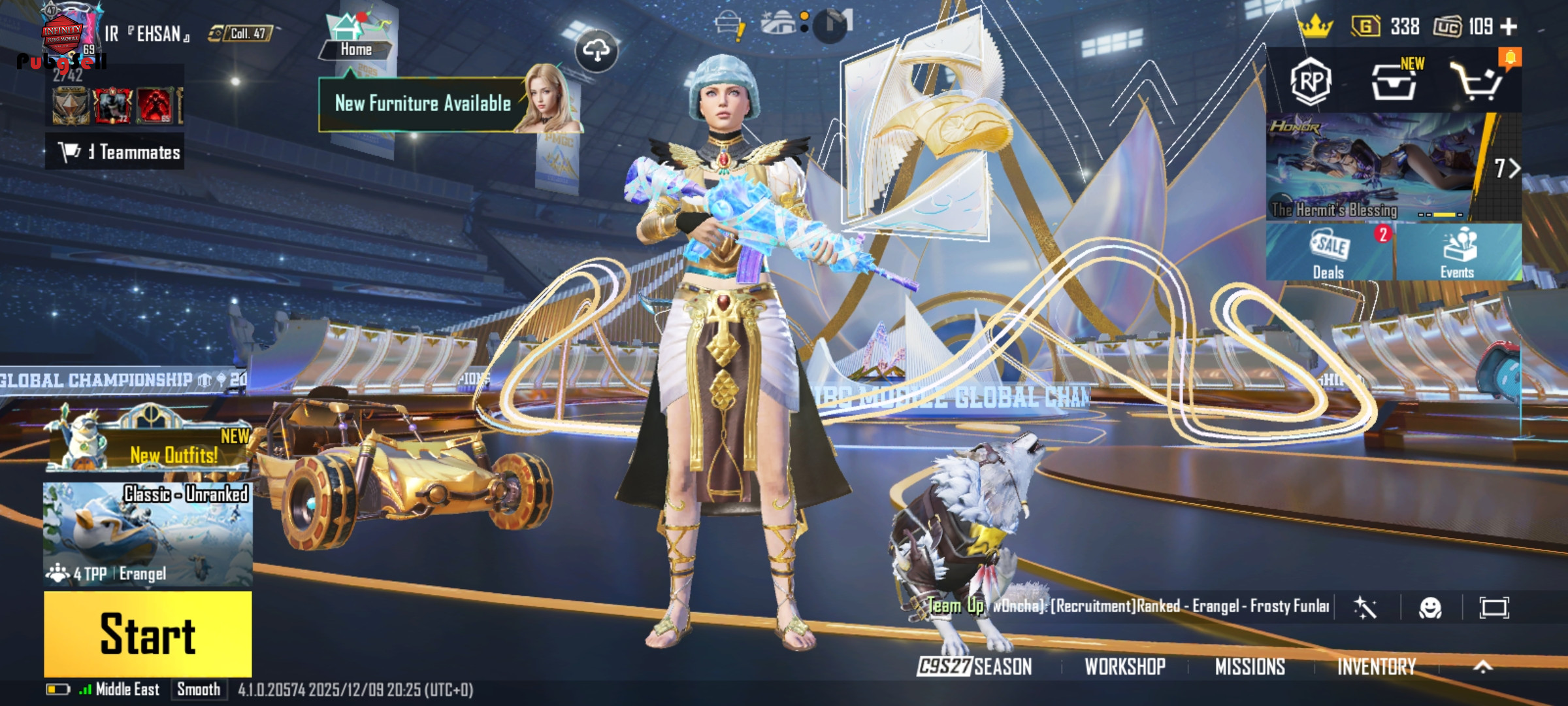Add UC with the plus button
1568x706 pixels.
coord(1509,27)
